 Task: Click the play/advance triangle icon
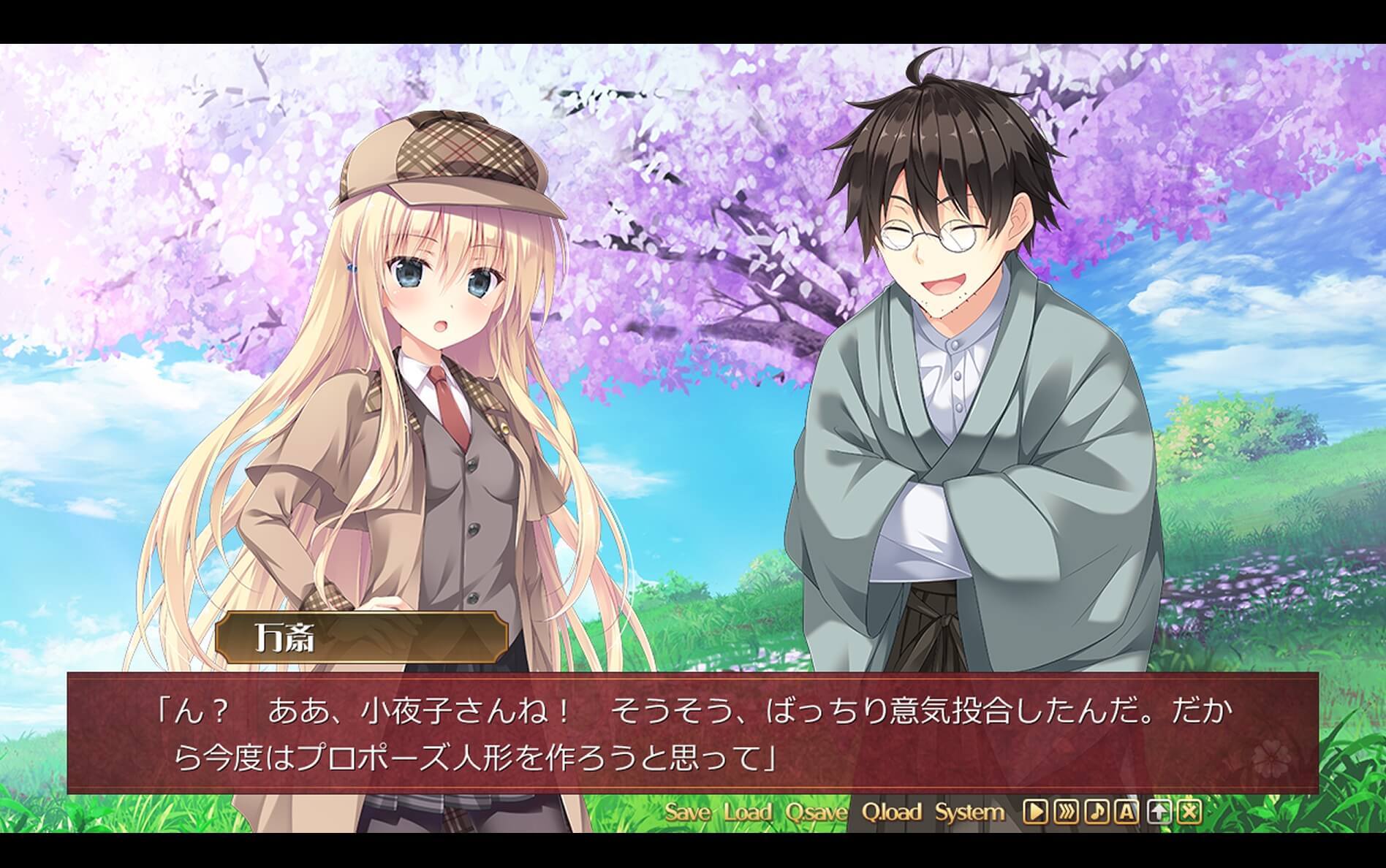click(1036, 811)
